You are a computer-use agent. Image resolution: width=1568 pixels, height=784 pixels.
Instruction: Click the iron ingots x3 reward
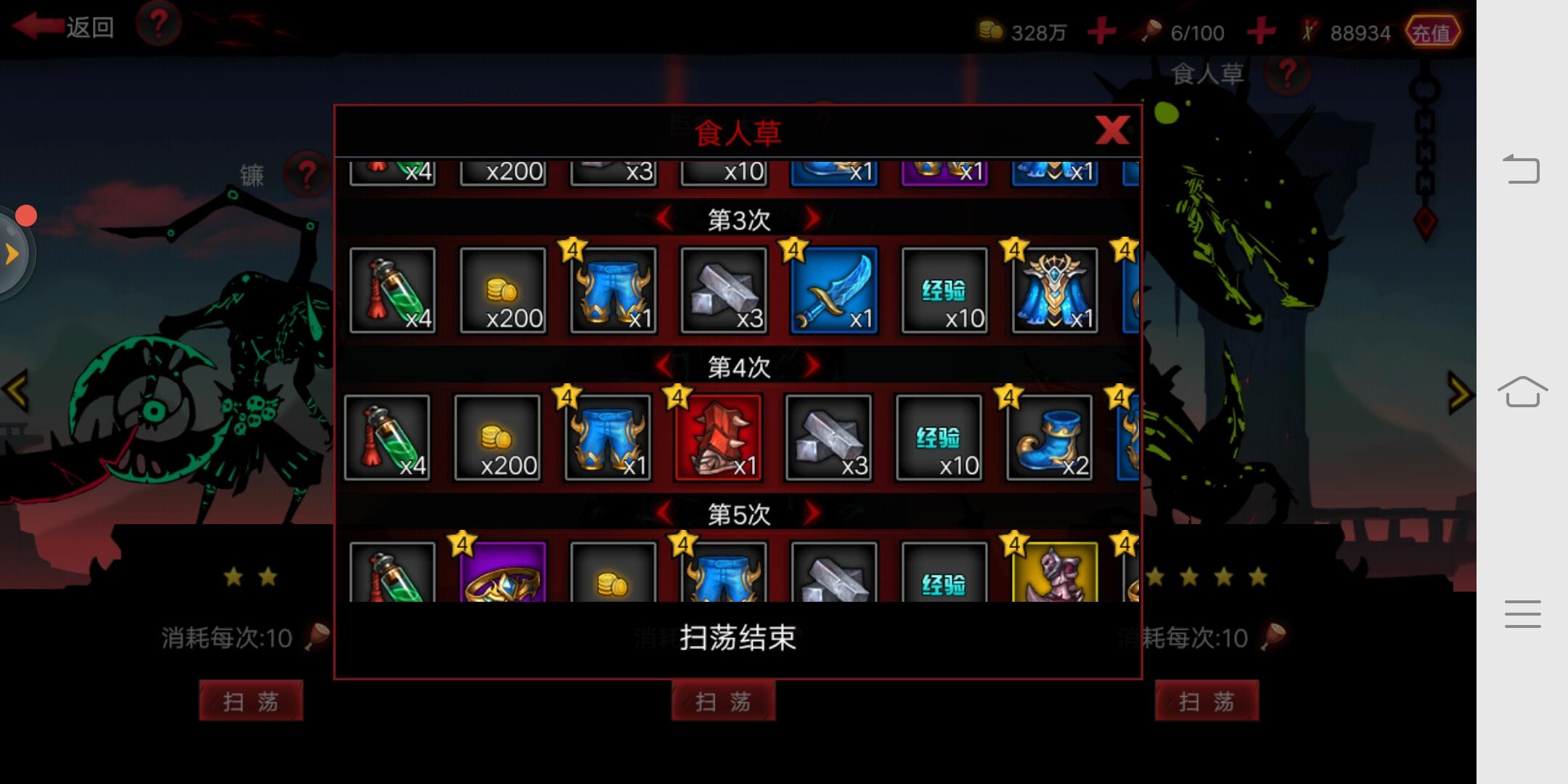click(x=724, y=290)
